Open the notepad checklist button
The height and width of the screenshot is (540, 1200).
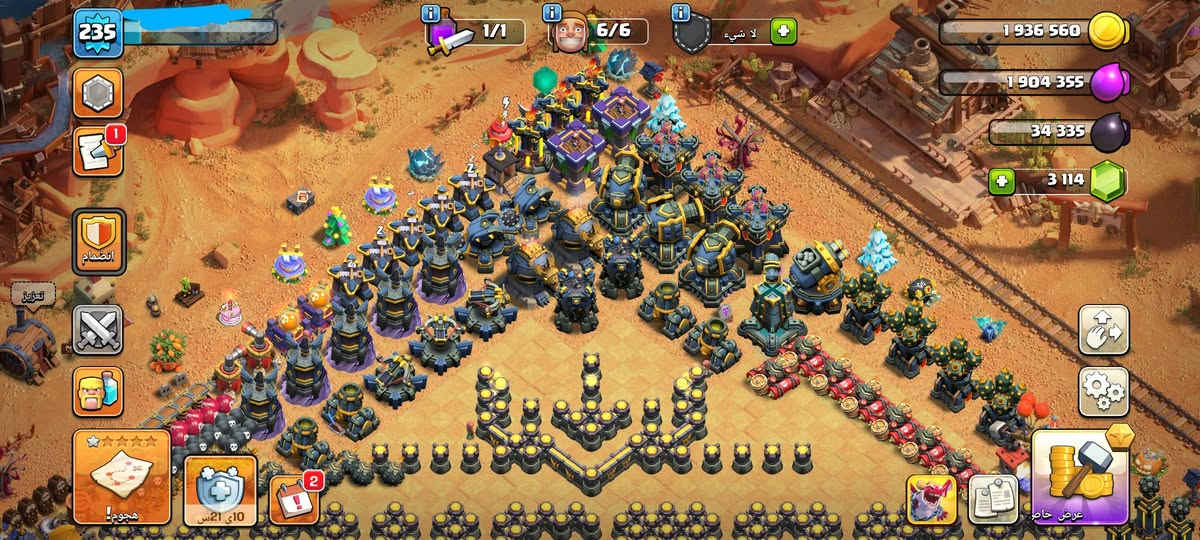(x=993, y=498)
